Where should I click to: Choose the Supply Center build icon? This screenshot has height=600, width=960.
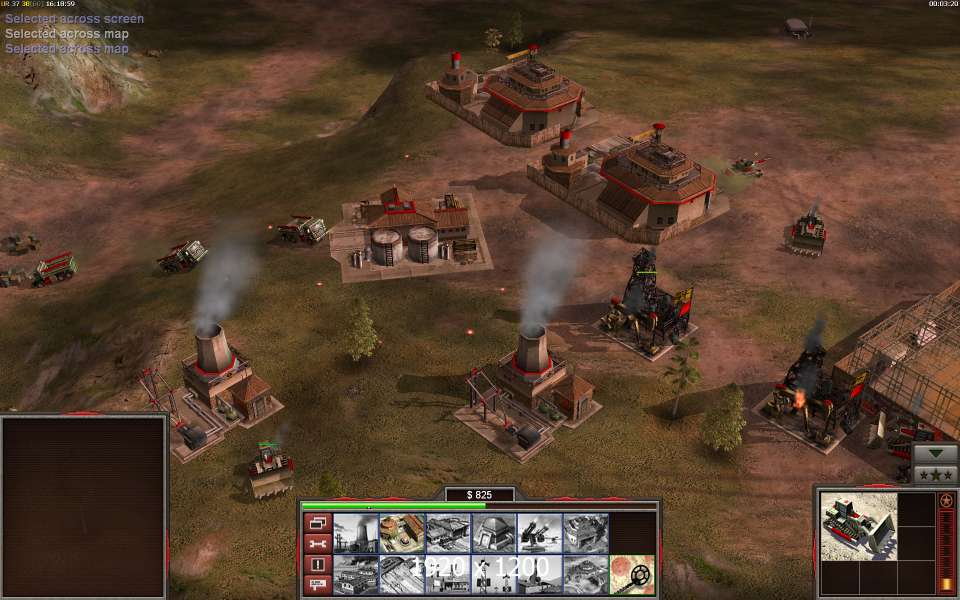click(x=447, y=533)
